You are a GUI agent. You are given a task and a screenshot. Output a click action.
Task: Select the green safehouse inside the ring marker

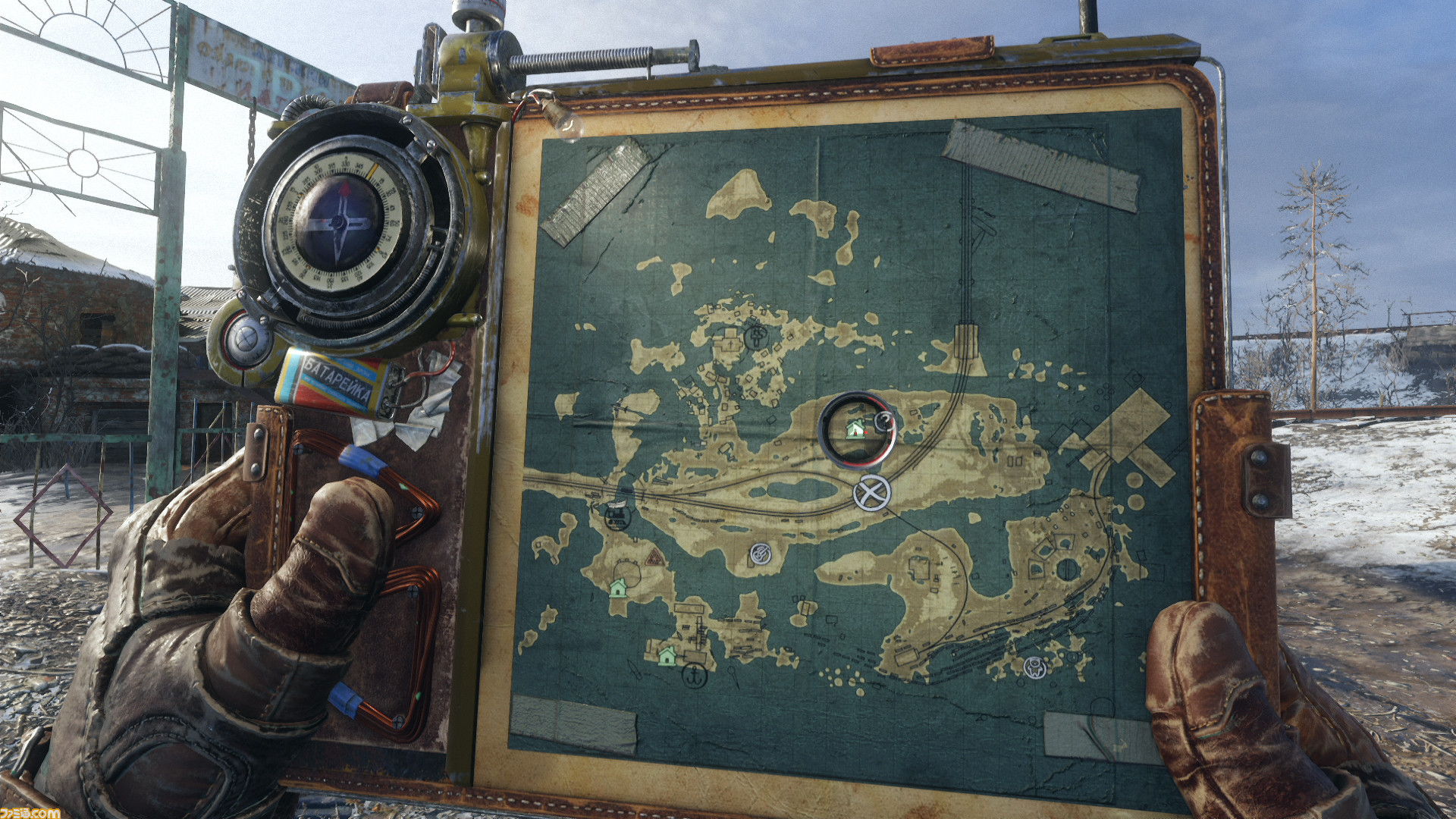pos(855,429)
